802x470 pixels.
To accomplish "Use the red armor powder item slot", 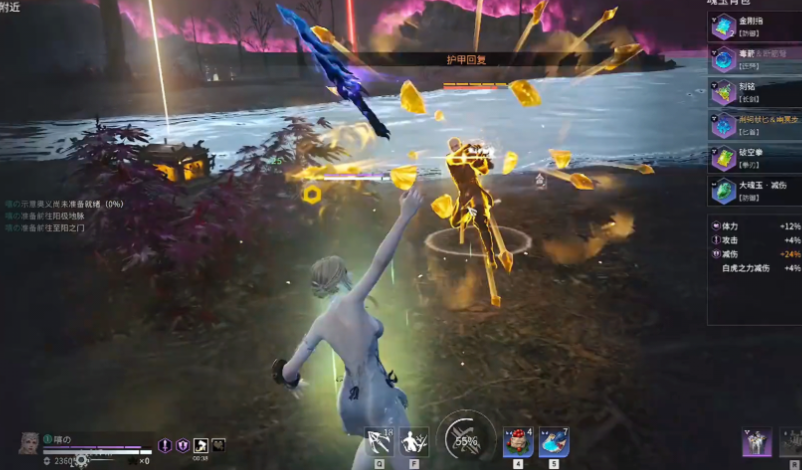I will coord(518,441).
